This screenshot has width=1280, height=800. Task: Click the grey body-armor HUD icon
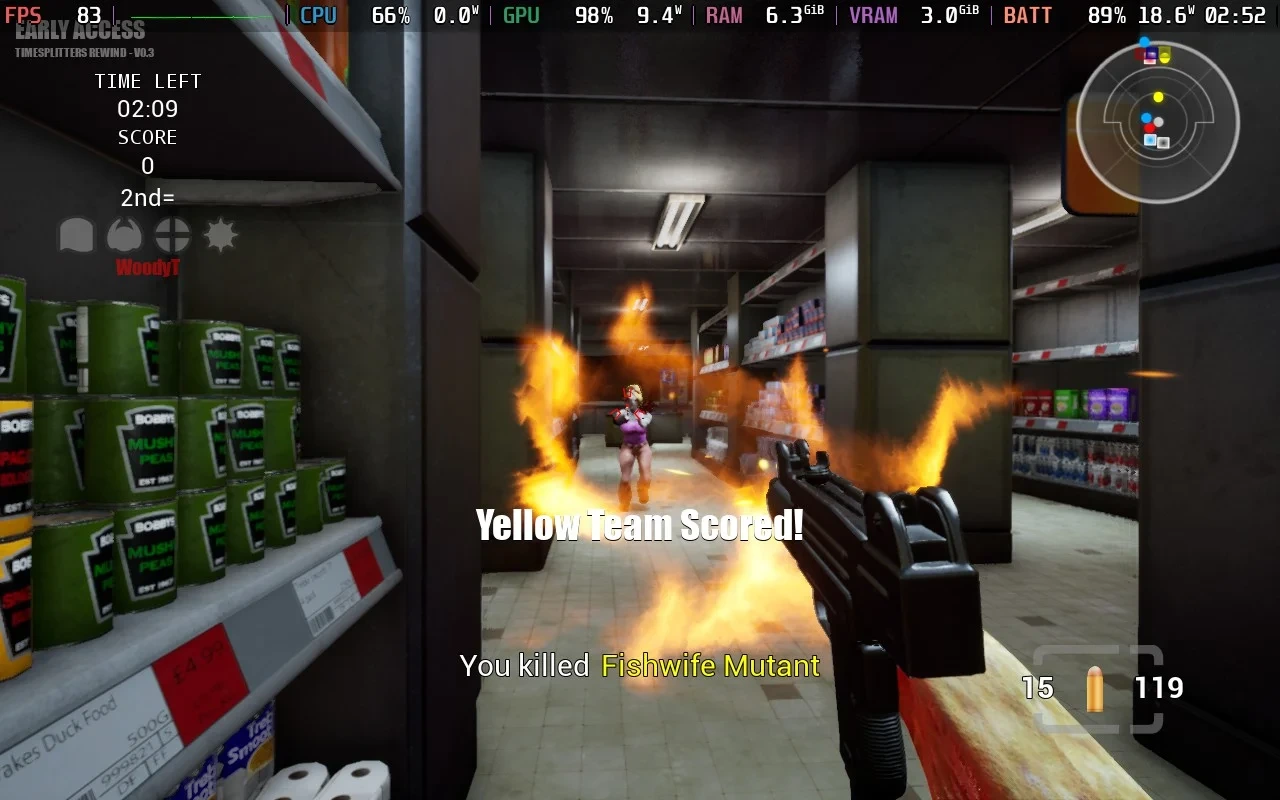pyautogui.click(x=124, y=236)
